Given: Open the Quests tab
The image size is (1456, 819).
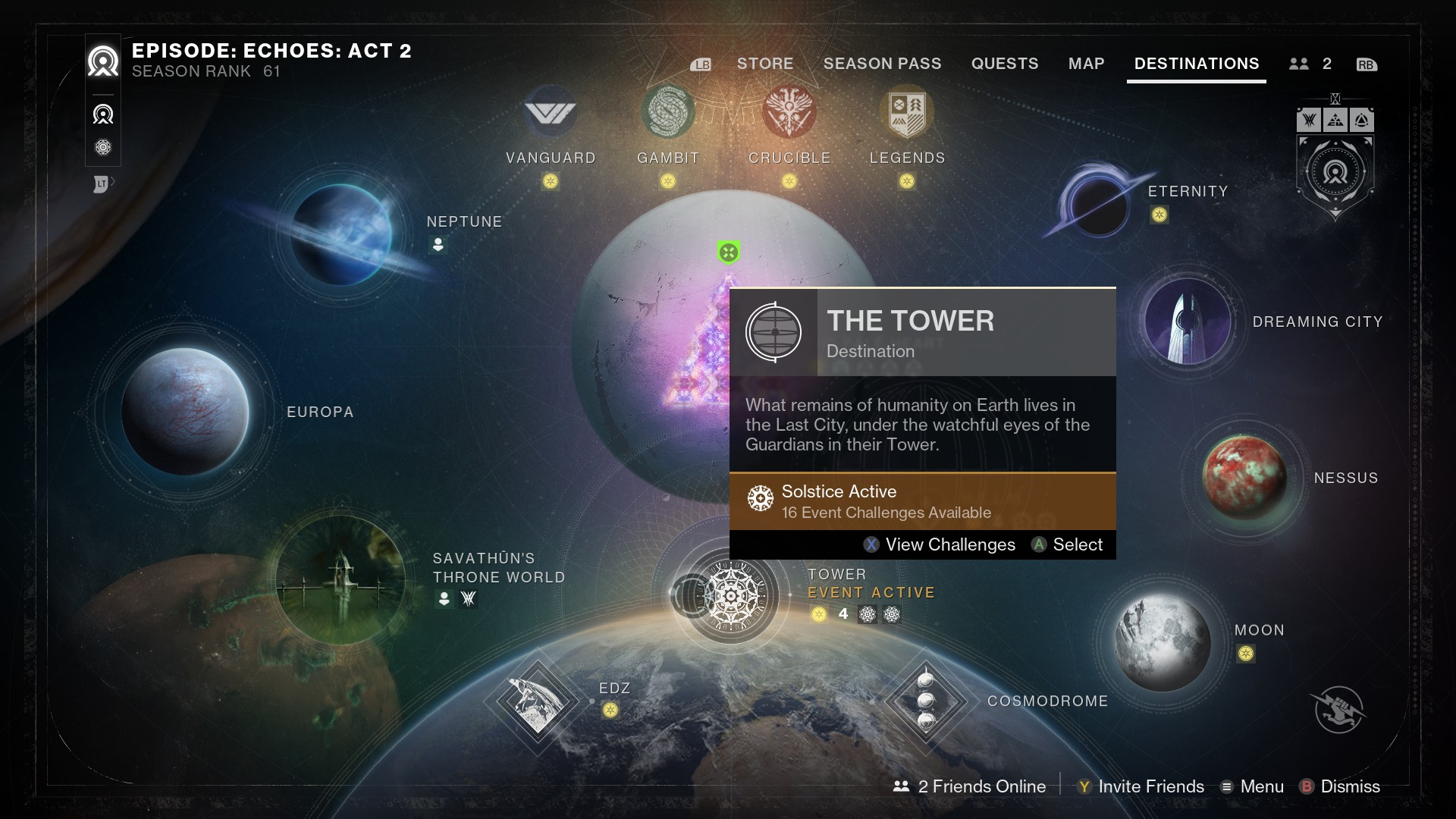Looking at the screenshot, I should [x=1005, y=64].
